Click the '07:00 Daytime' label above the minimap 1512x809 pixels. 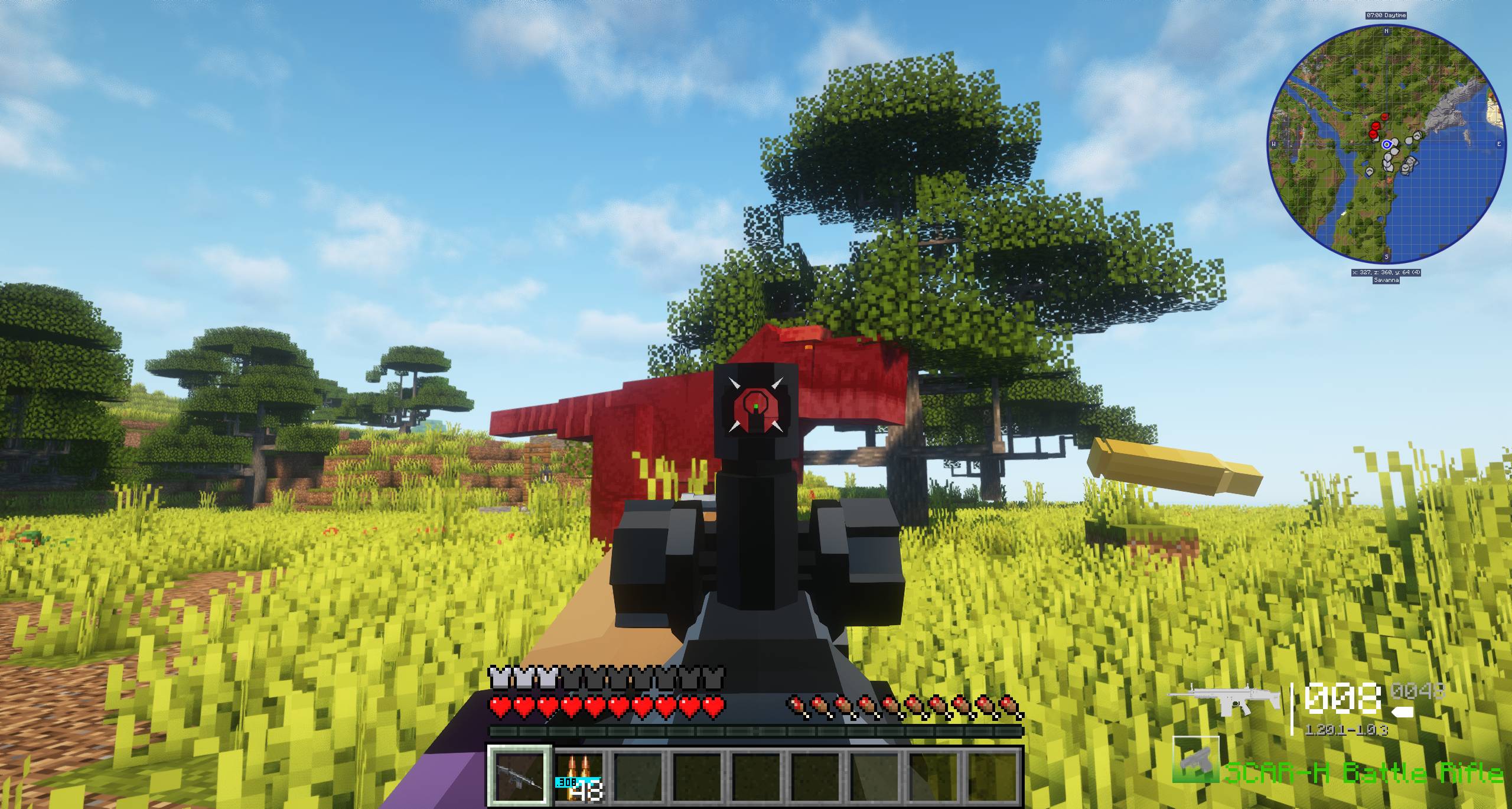(x=1386, y=15)
